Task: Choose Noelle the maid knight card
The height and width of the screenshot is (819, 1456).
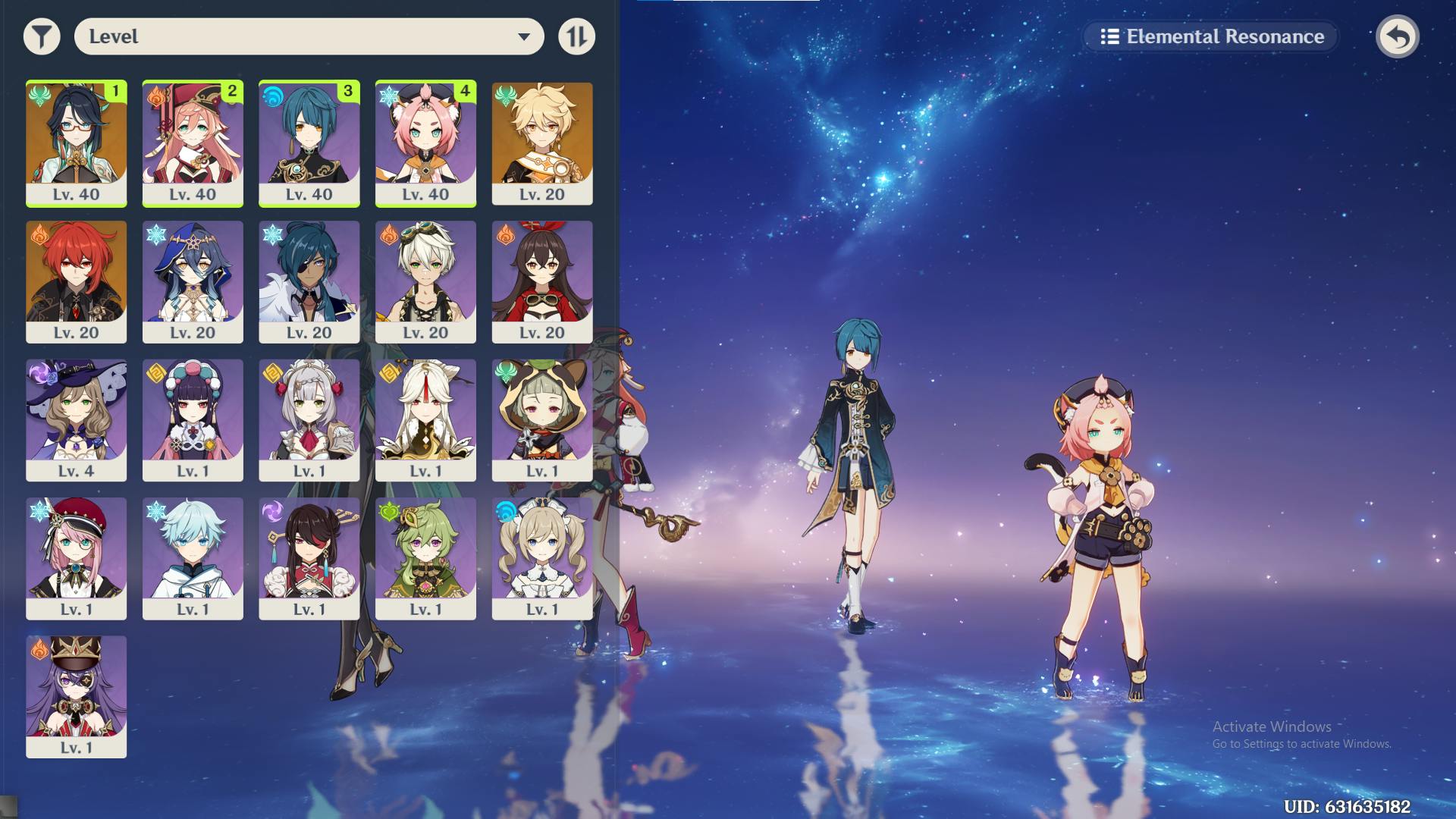Action: point(309,419)
